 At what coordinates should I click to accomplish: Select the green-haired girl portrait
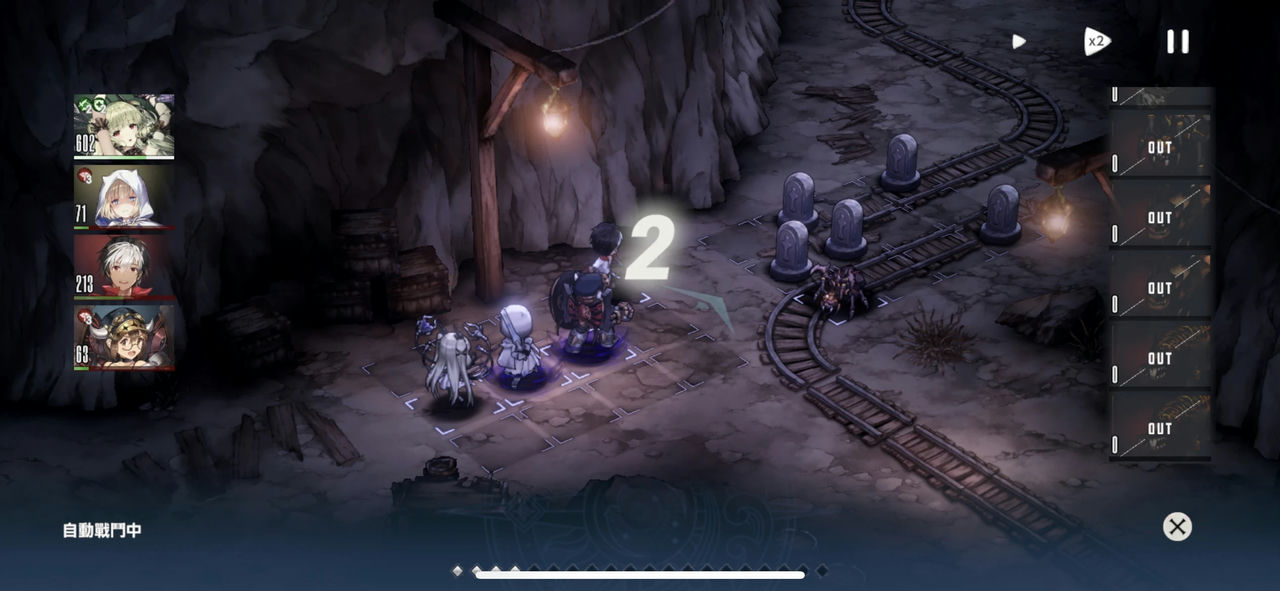[124, 126]
